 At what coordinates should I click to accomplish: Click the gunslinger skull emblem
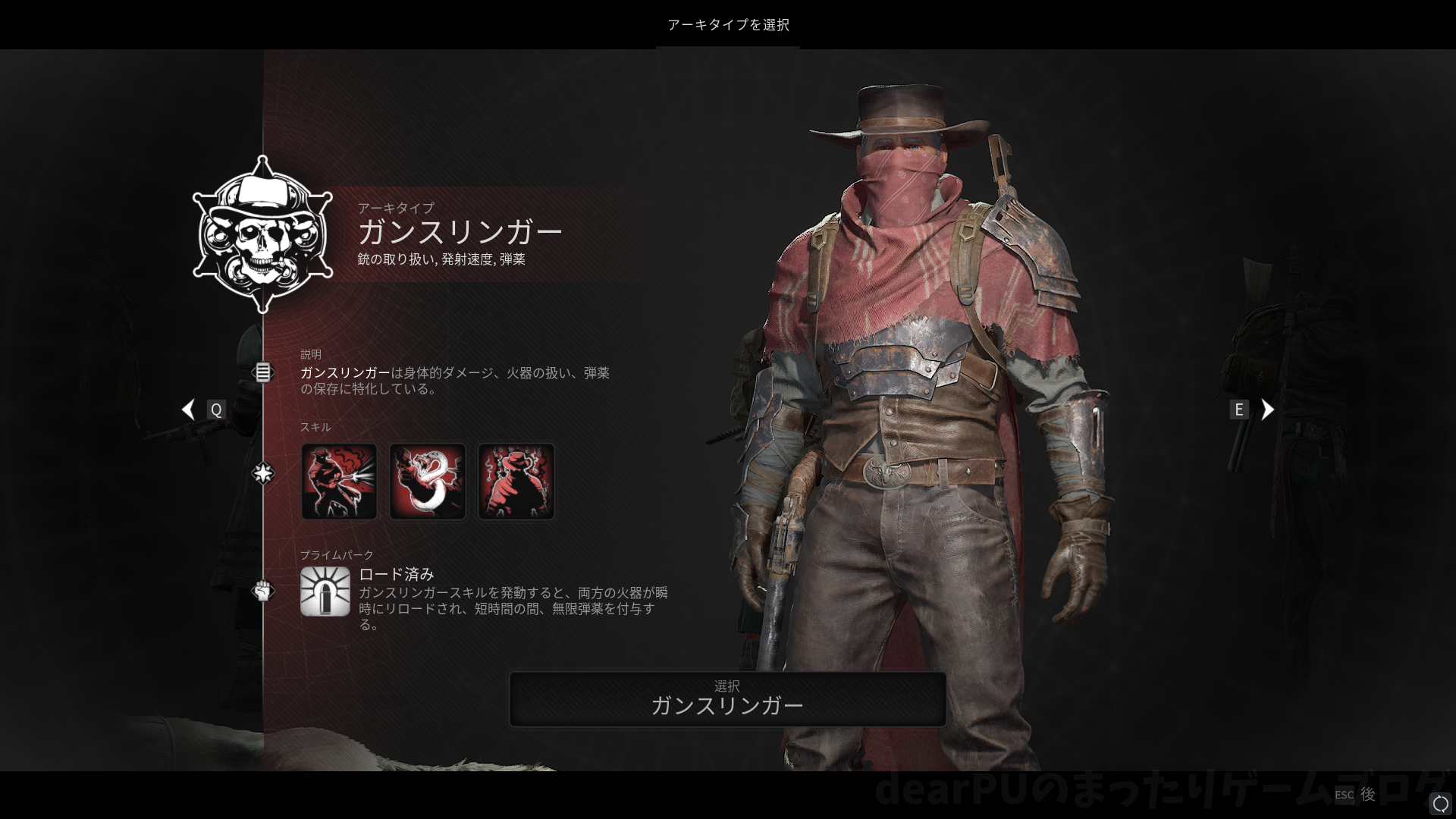[262, 235]
